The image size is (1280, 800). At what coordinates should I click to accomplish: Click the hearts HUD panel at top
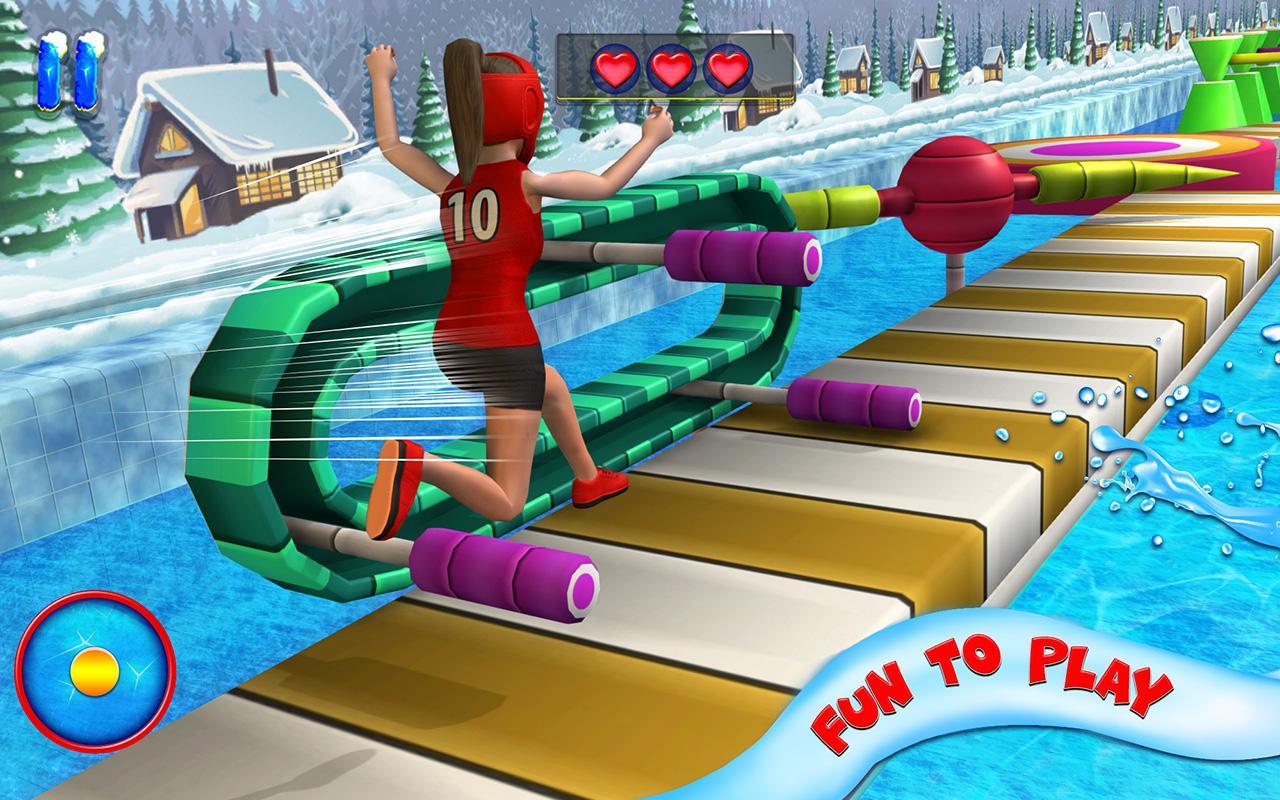[675, 68]
